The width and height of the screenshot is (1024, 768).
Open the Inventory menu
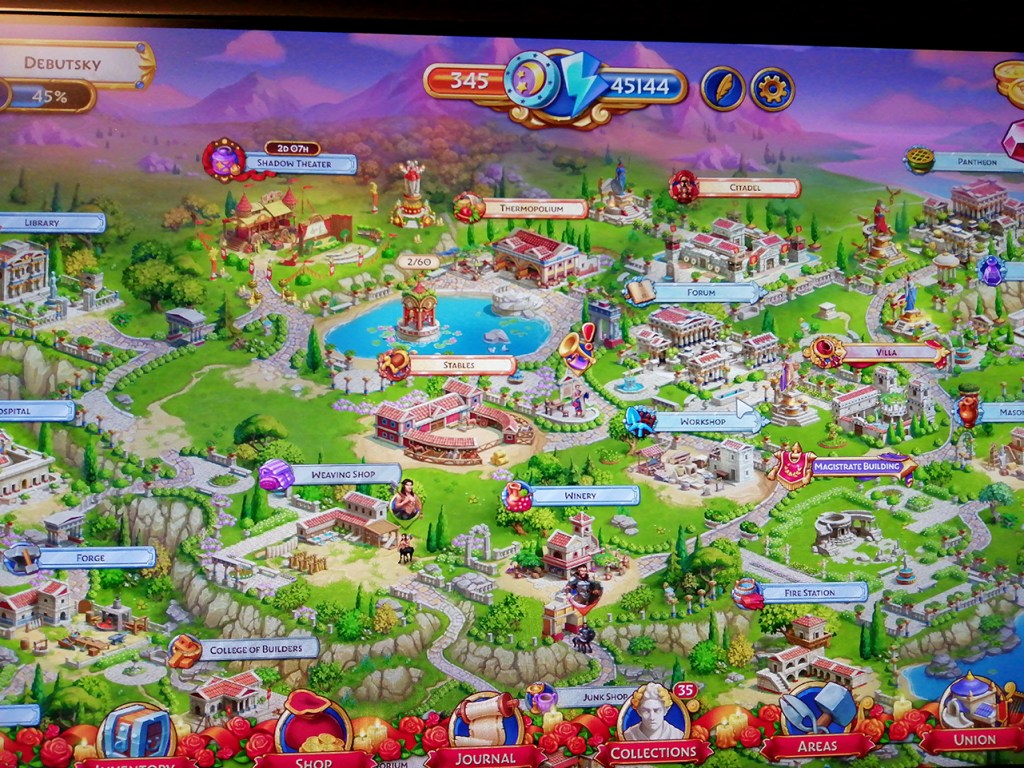[135, 735]
